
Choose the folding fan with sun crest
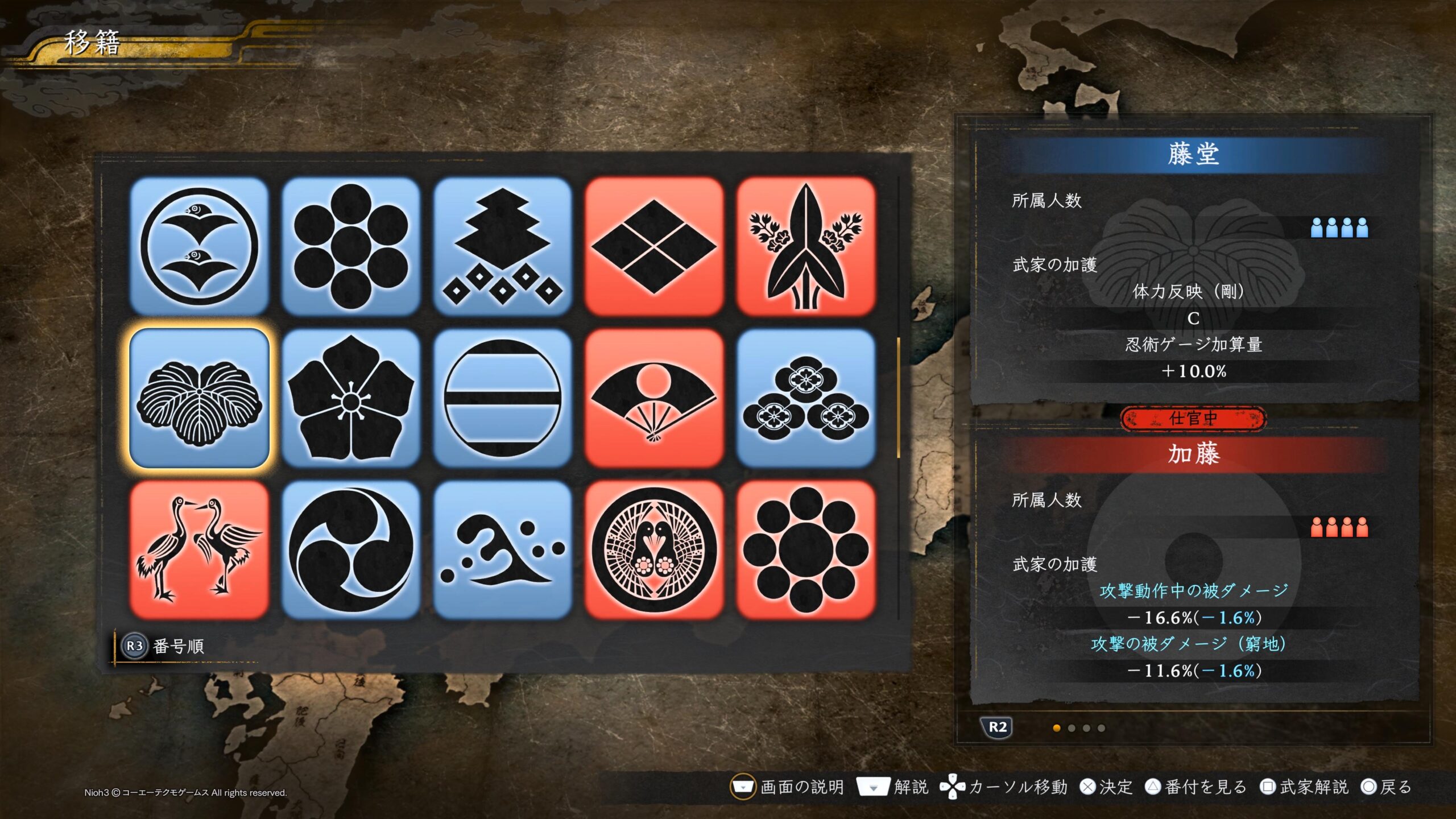654,398
